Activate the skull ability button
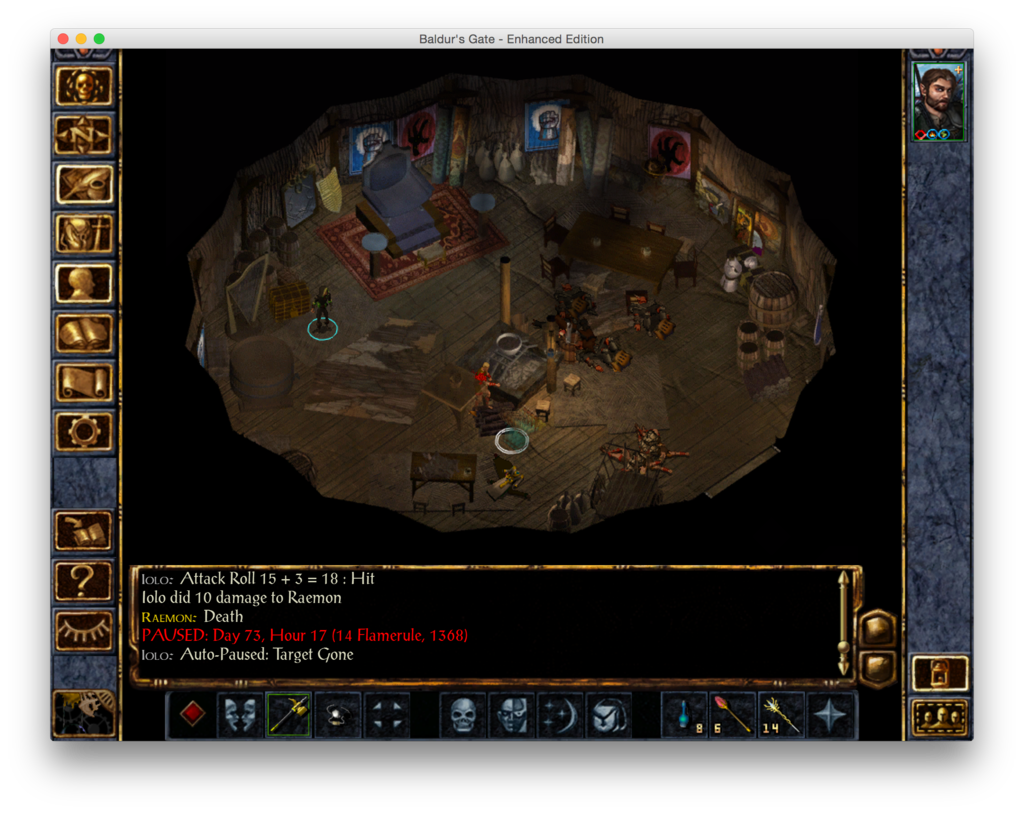Viewport: 1024px width, 813px height. click(463, 714)
